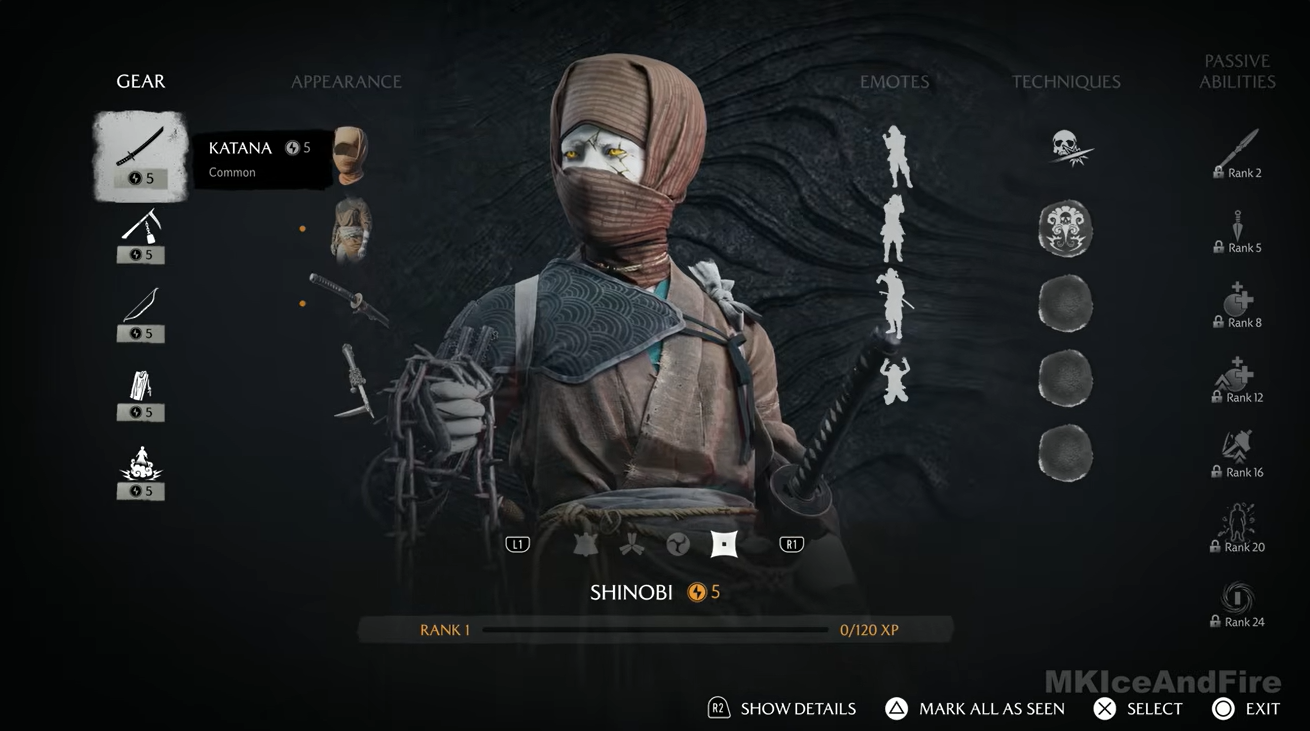Open the charm scroll gear slot

141,392
